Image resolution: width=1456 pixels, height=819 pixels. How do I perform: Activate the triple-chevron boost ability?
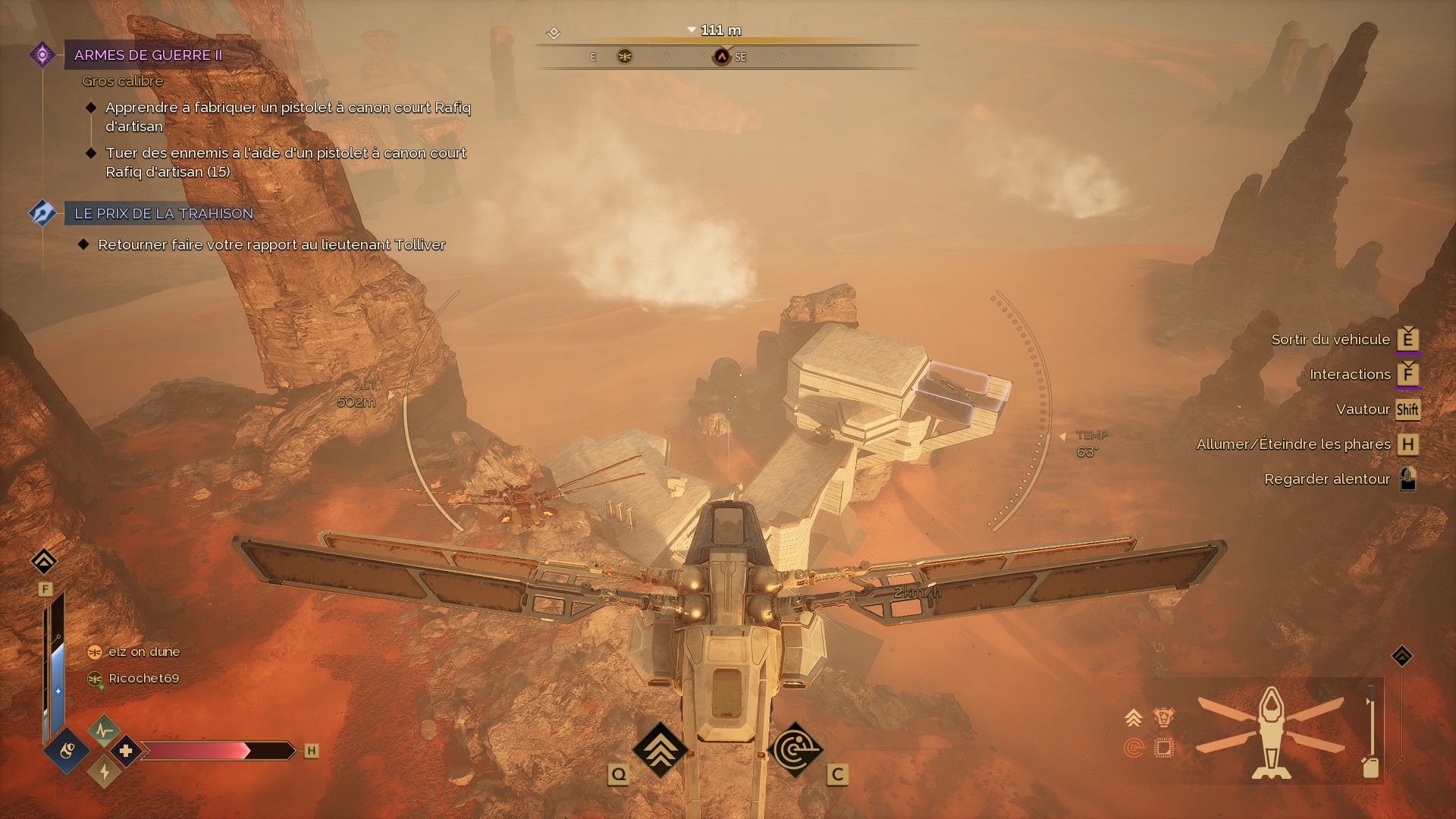tap(660, 749)
